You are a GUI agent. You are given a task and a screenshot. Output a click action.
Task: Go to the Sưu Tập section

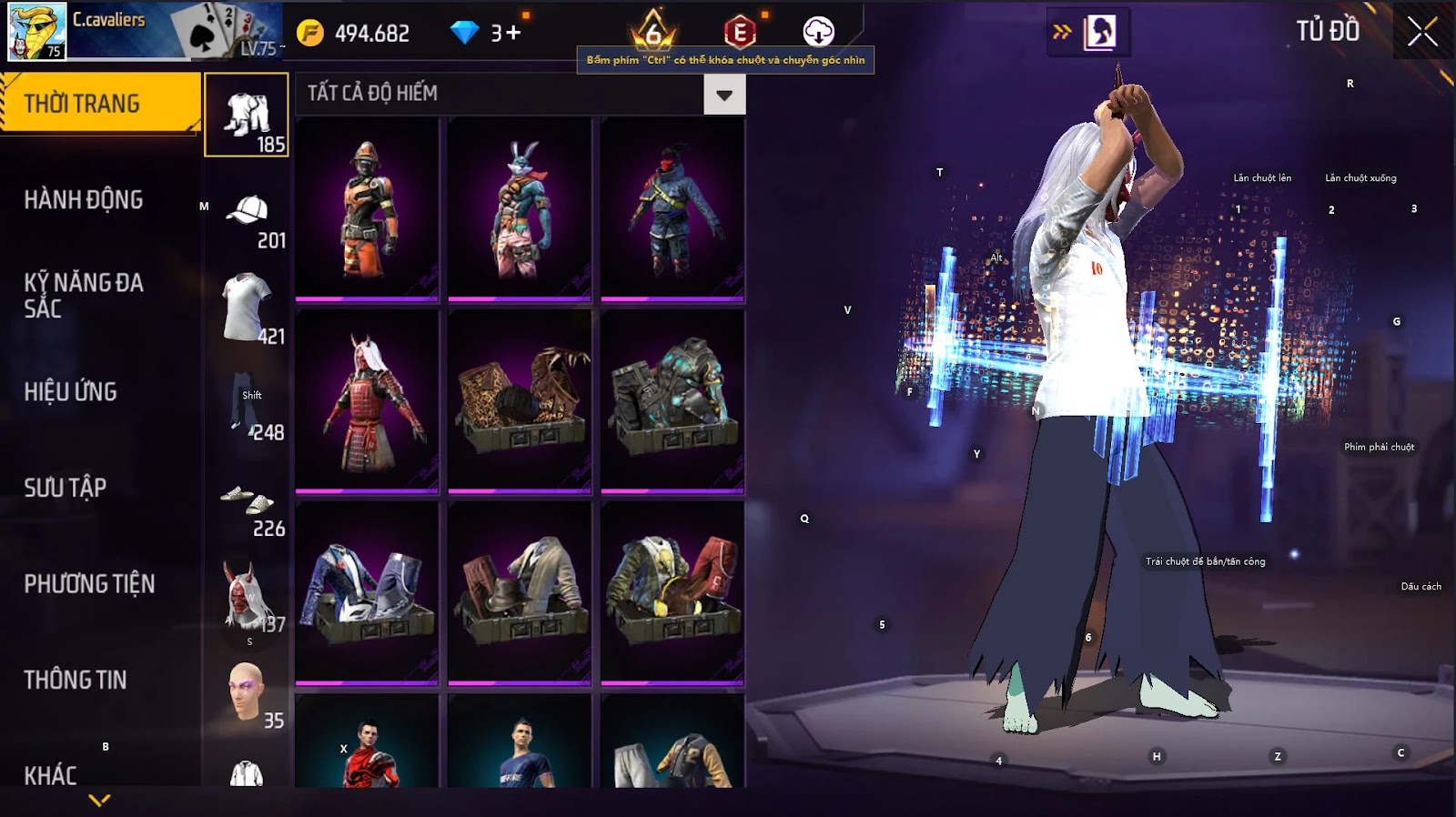click(66, 488)
